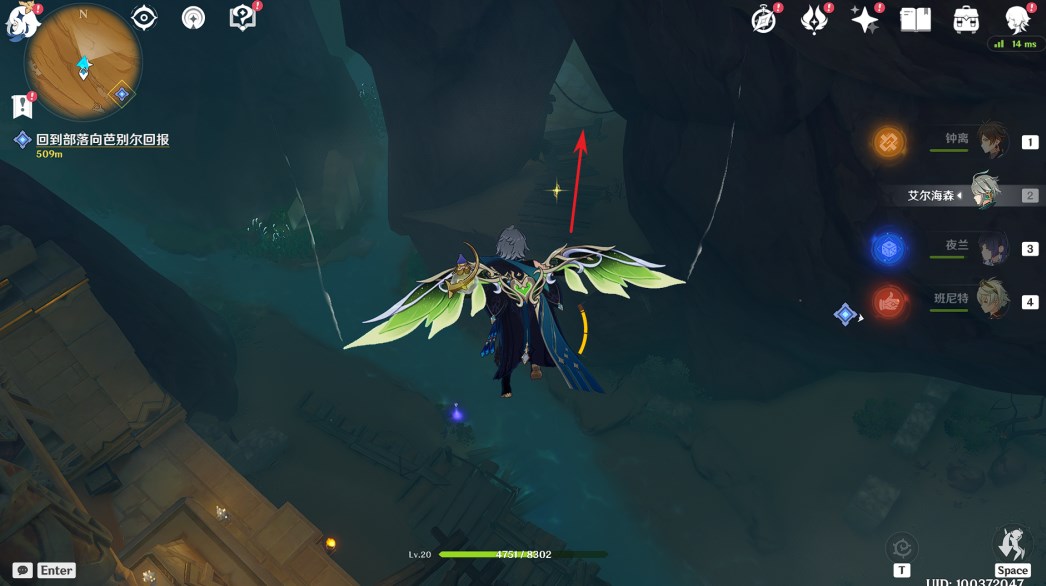Open the Paimon main menu
1046x586 pixels.
(x=20, y=22)
